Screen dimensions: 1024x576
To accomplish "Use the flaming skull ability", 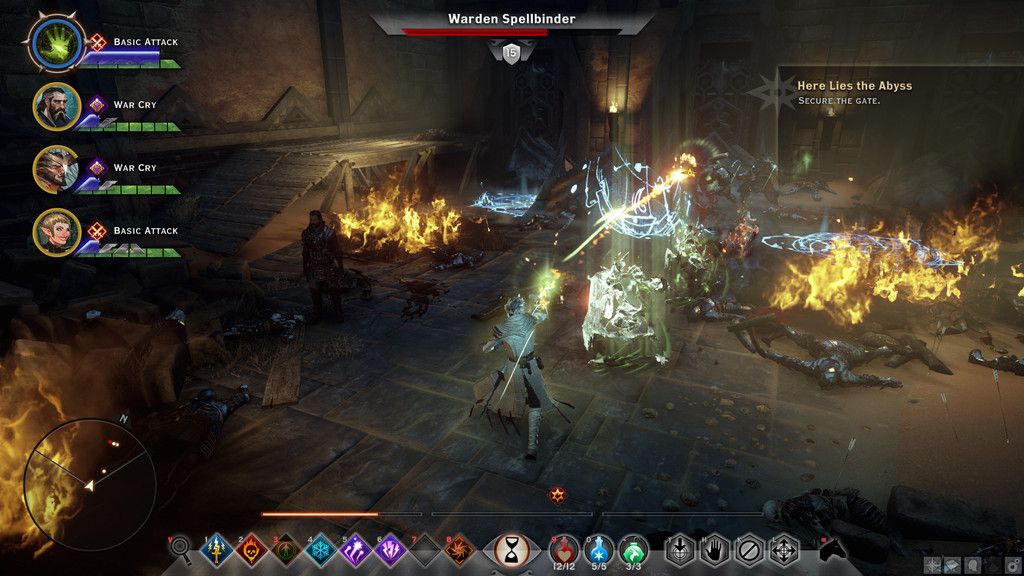I will click(251, 549).
